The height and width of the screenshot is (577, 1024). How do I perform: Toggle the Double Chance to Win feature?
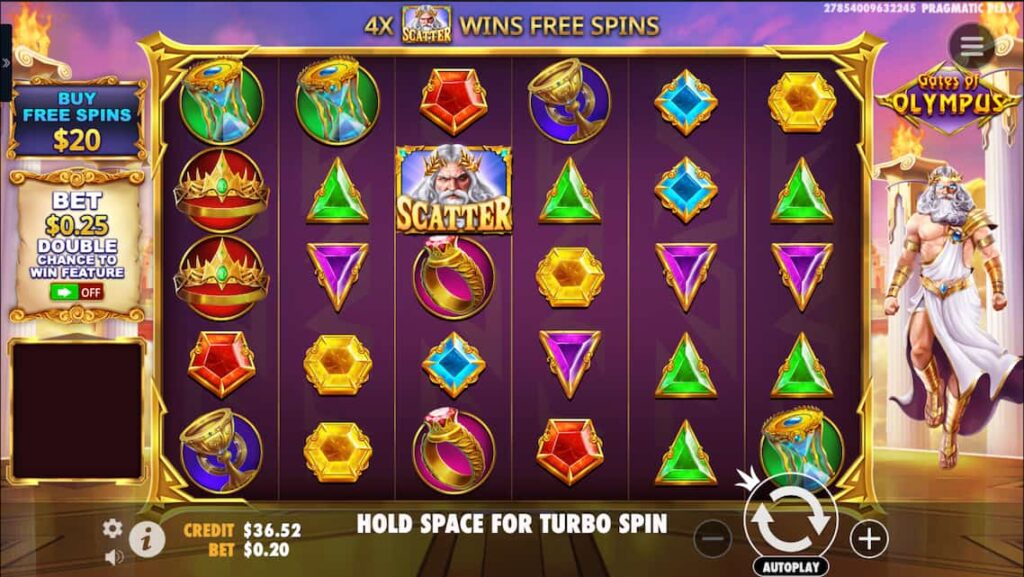[x=76, y=292]
